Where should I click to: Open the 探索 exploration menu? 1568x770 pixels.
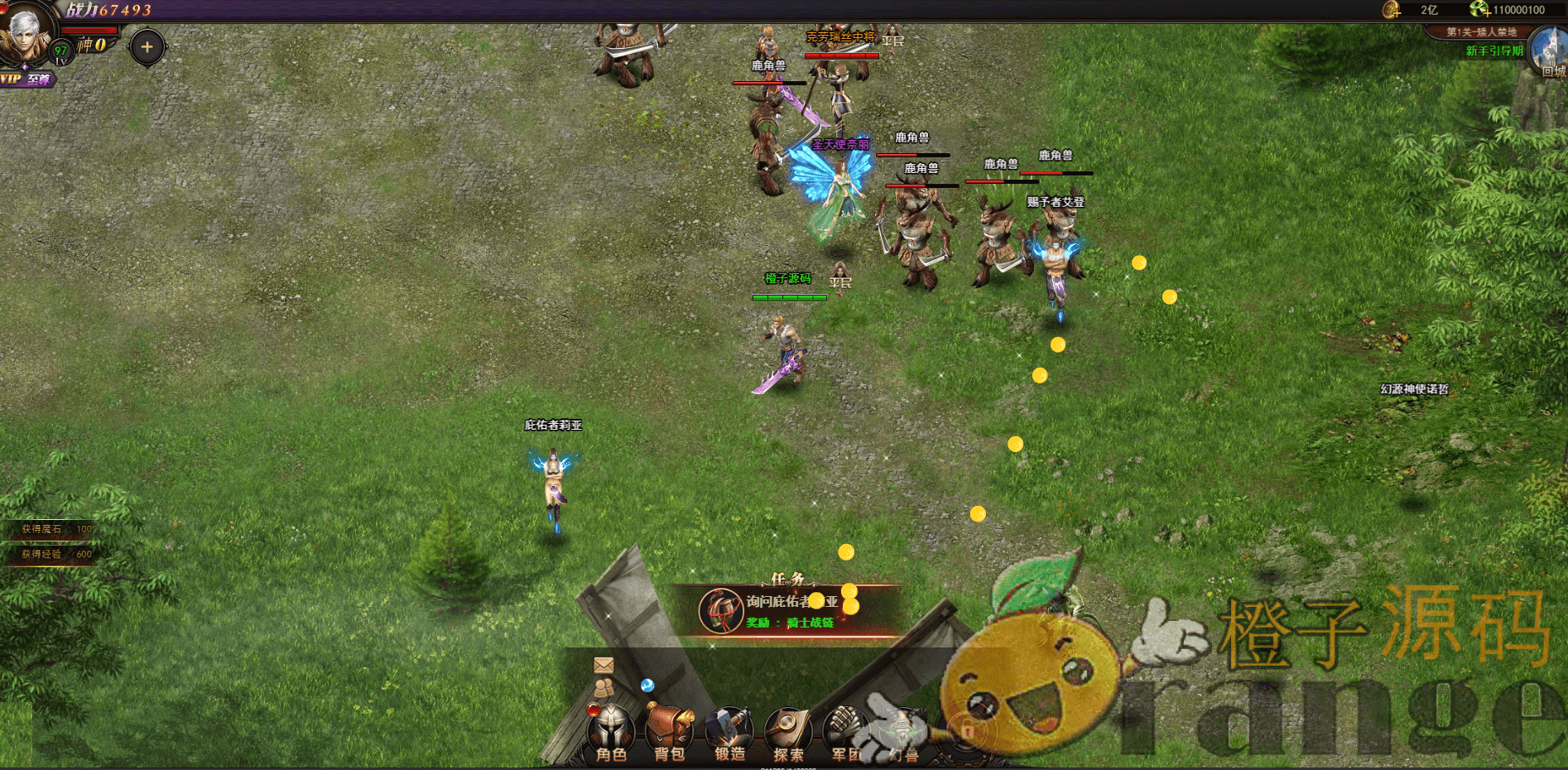pos(788,733)
